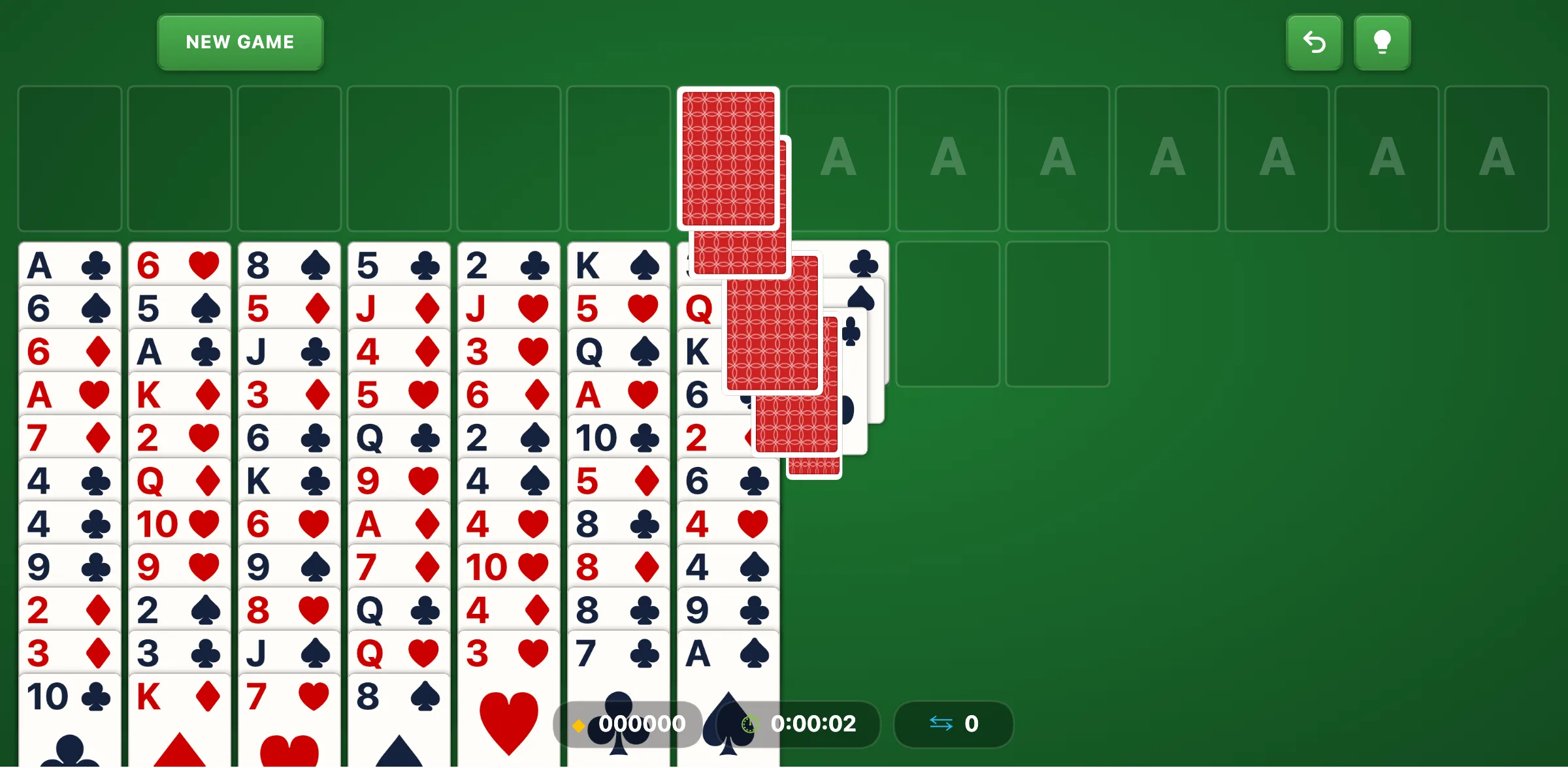Select the Ace of Clubs atop the first column

(x=70, y=264)
